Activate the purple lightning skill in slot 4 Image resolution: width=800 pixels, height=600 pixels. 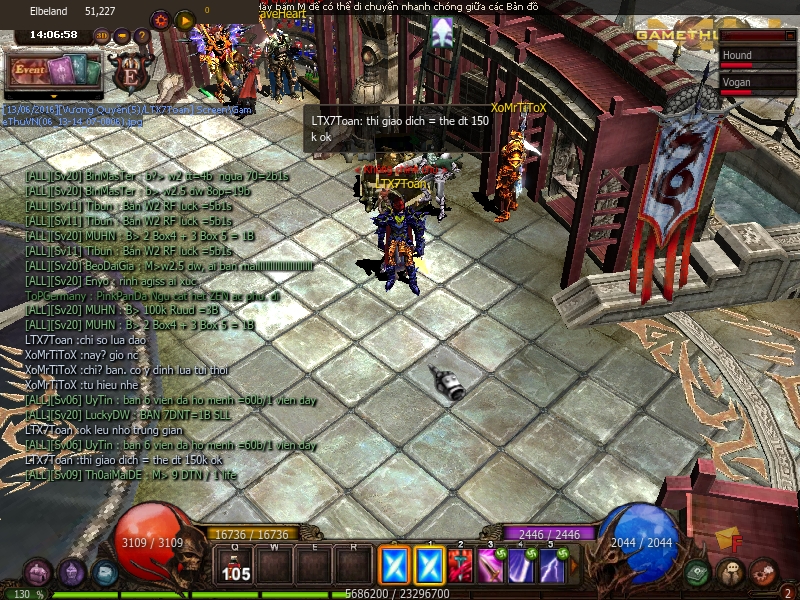(521, 567)
